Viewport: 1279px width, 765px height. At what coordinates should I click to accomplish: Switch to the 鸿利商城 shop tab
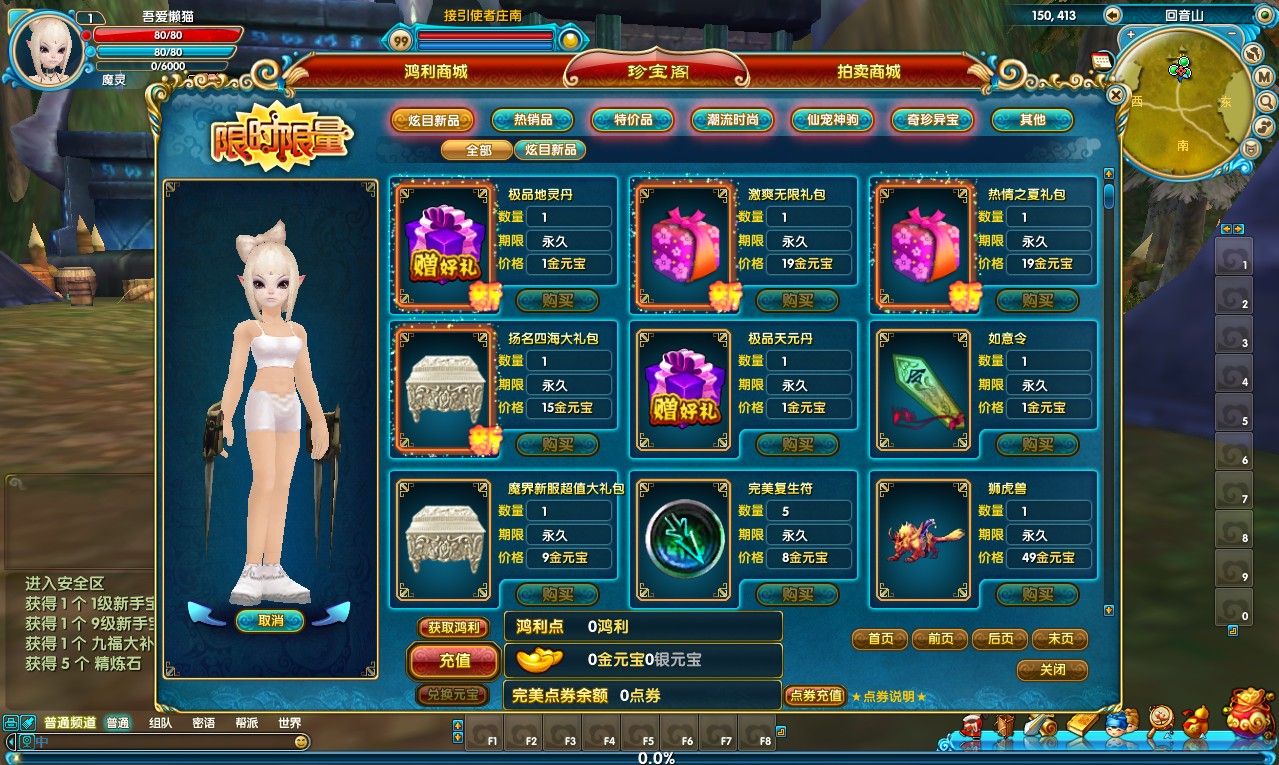[x=436, y=72]
